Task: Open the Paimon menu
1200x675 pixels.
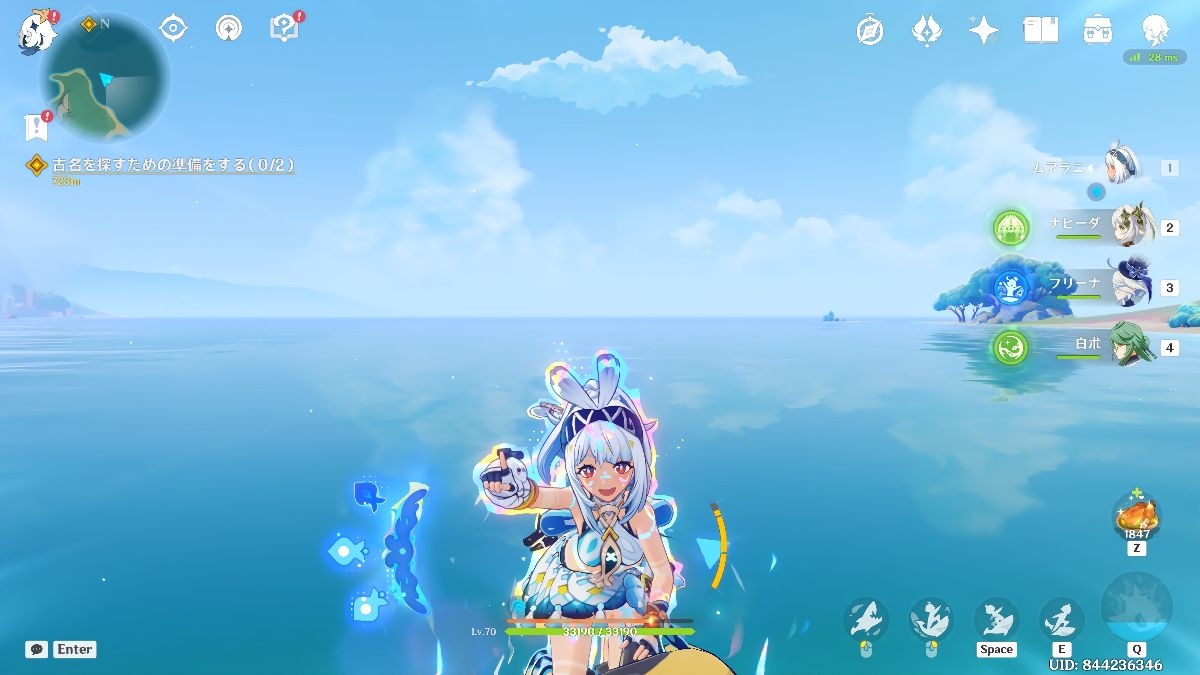Action: click(36, 31)
